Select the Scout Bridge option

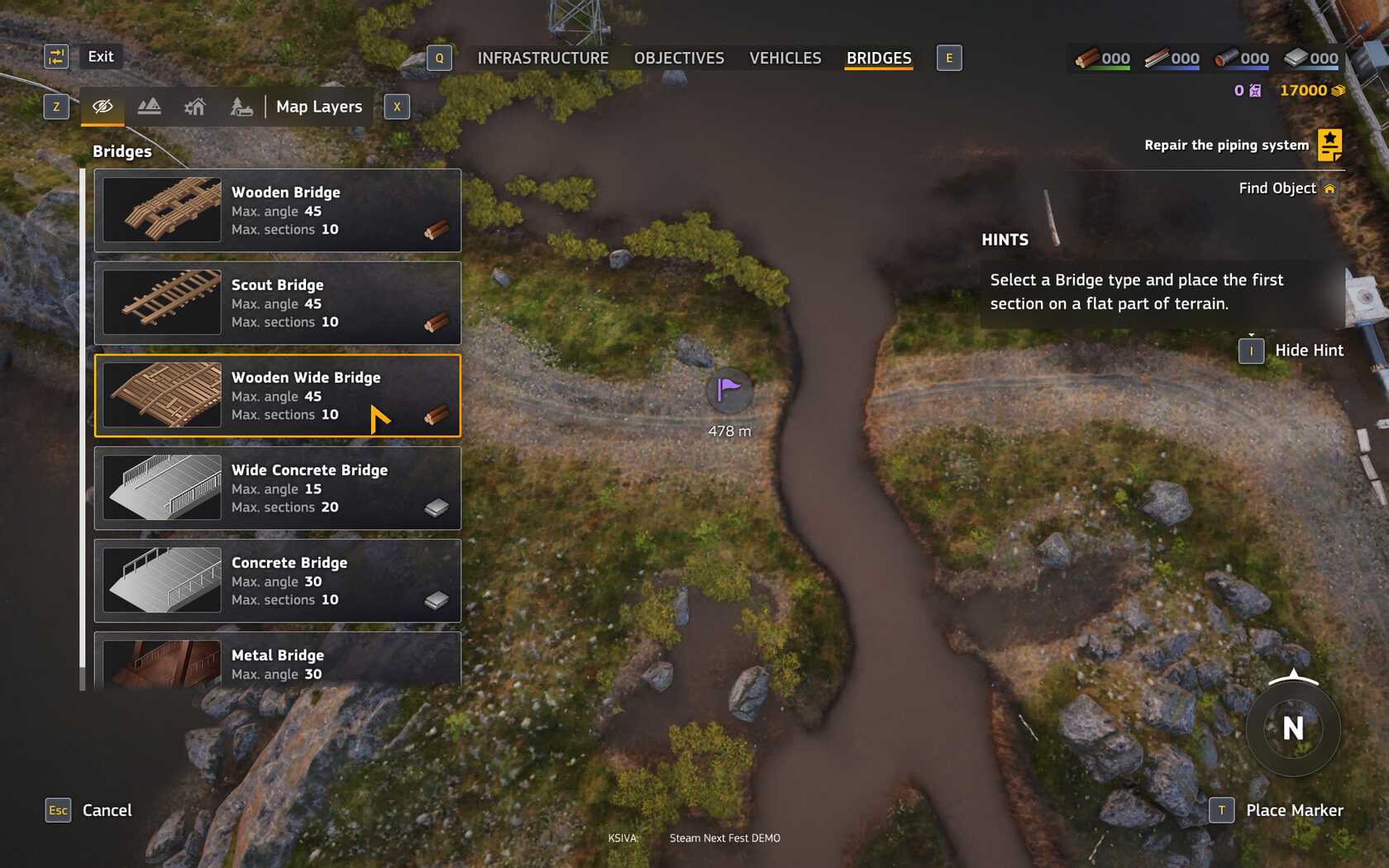pyautogui.click(x=278, y=303)
